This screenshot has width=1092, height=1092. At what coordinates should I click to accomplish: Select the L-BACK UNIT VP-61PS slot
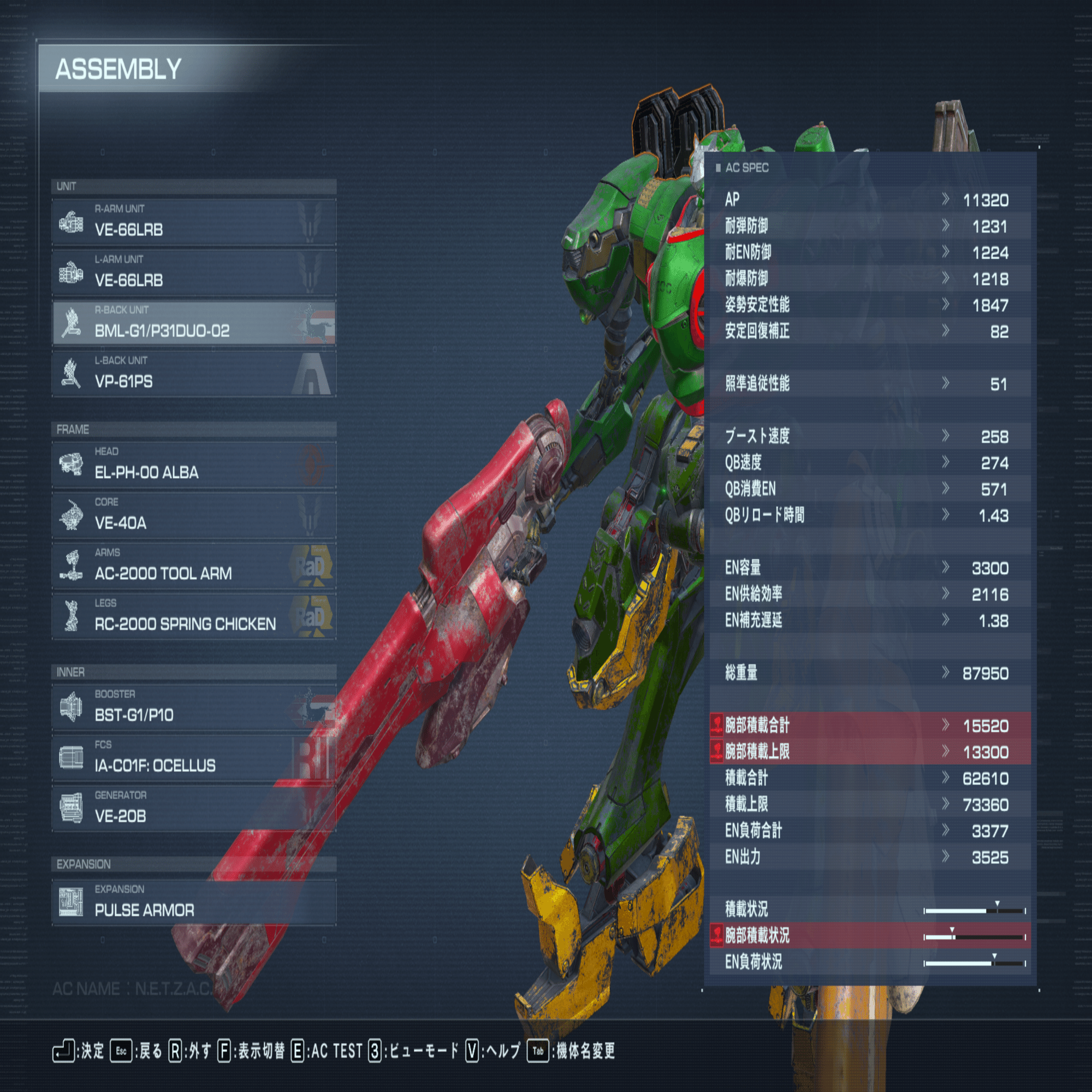point(194,373)
